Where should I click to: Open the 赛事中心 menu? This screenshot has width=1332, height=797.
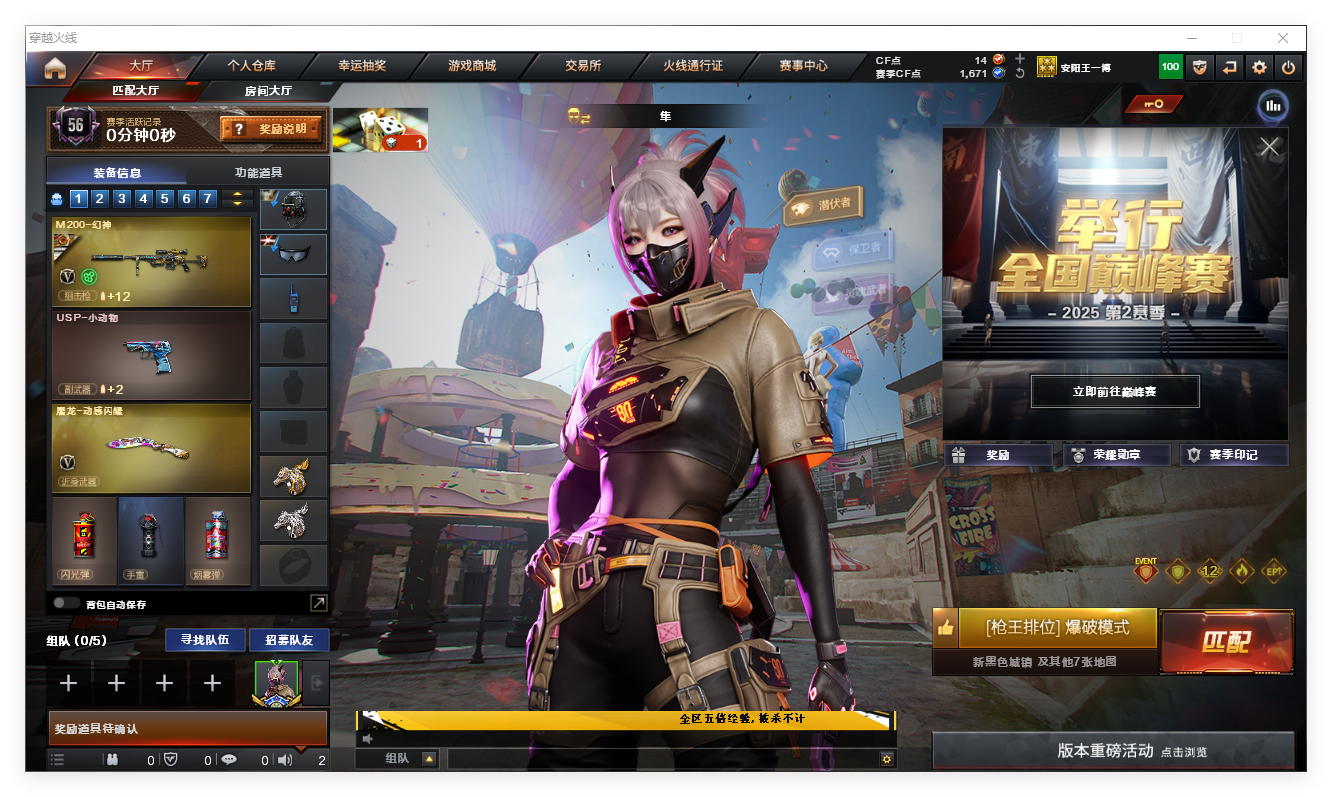(x=803, y=66)
